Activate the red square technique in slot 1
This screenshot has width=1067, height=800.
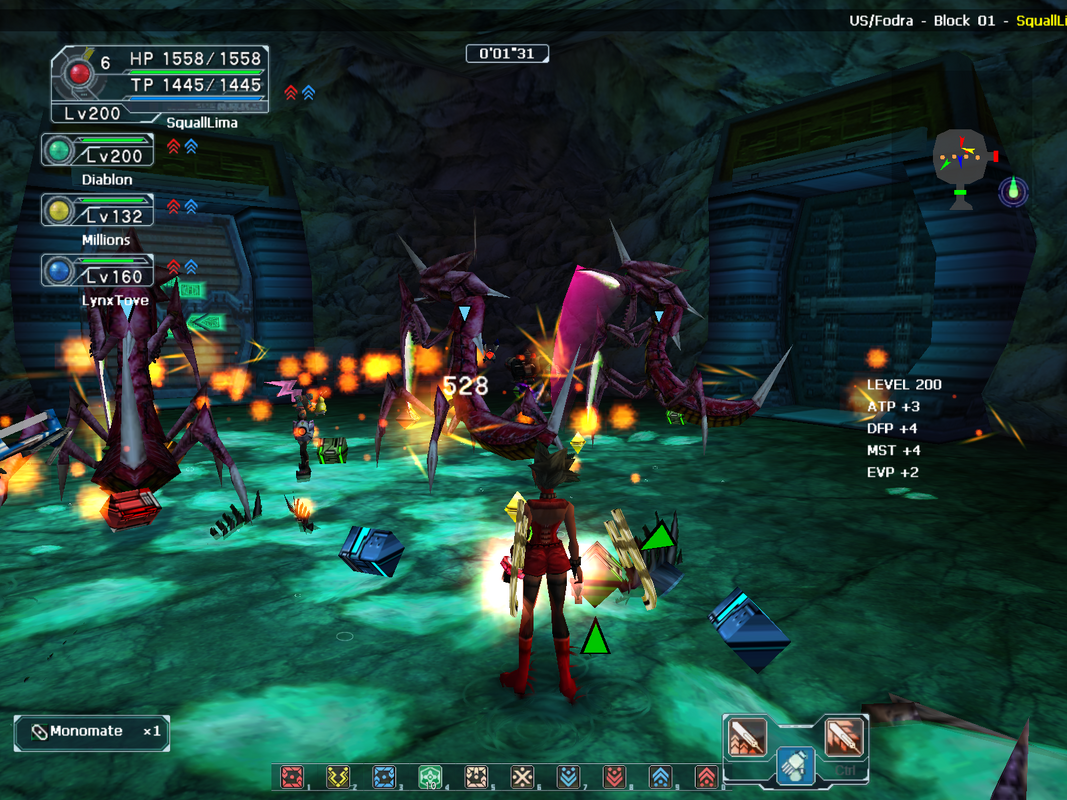[x=292, y=777]
